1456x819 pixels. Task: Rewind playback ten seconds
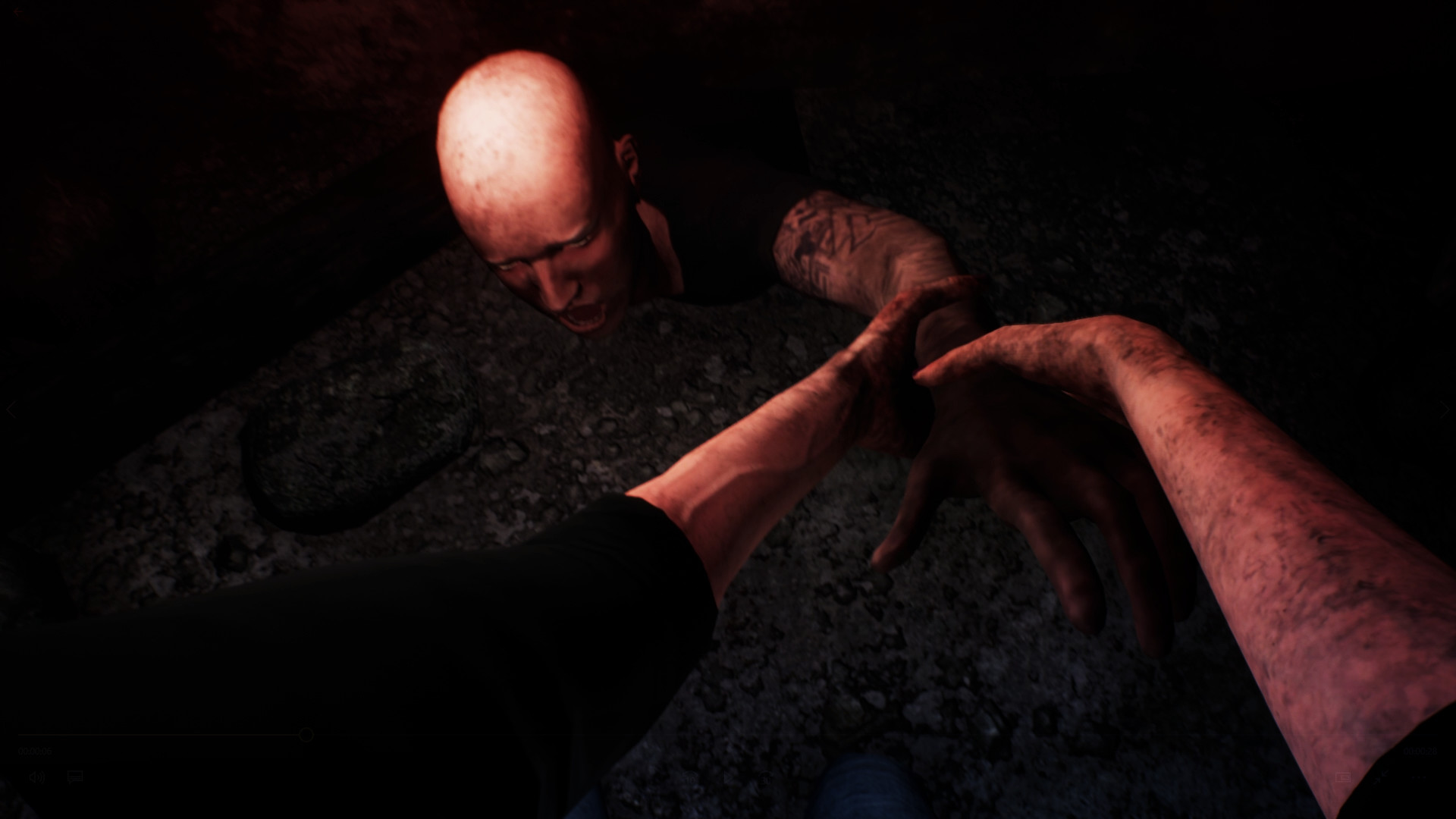point(691,777)
